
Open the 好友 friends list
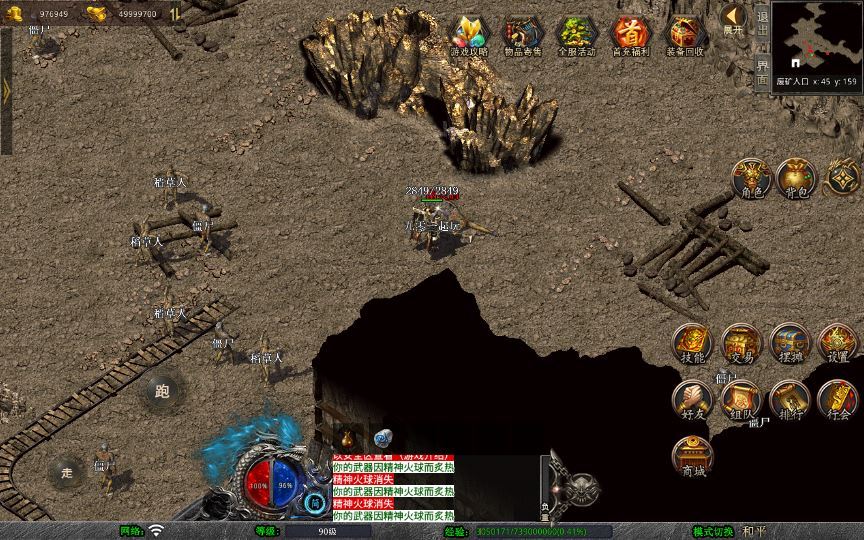pyautogui.click(x=692, y=400)
